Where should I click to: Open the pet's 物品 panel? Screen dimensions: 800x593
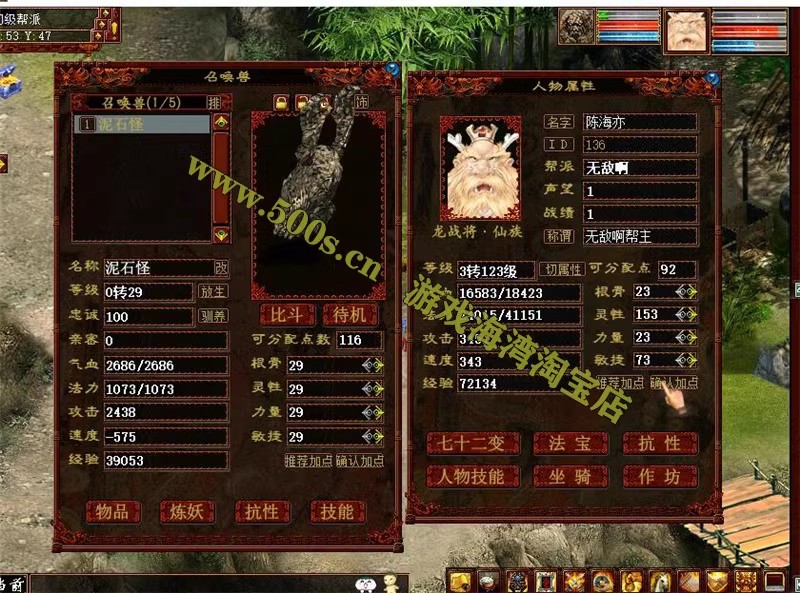point(112,511)
